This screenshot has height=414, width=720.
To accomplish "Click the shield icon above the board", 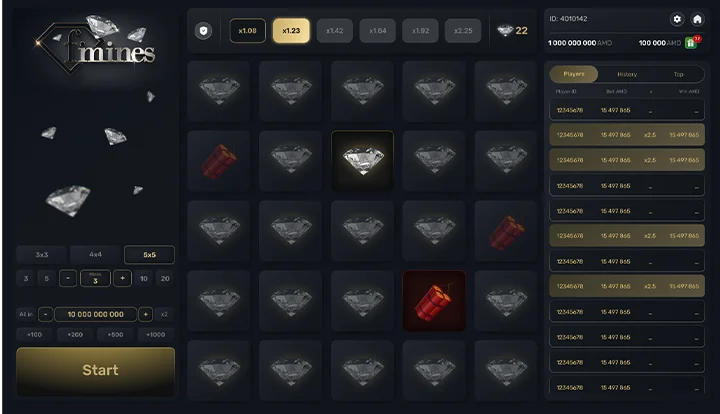I will click(x=204, y=31).
